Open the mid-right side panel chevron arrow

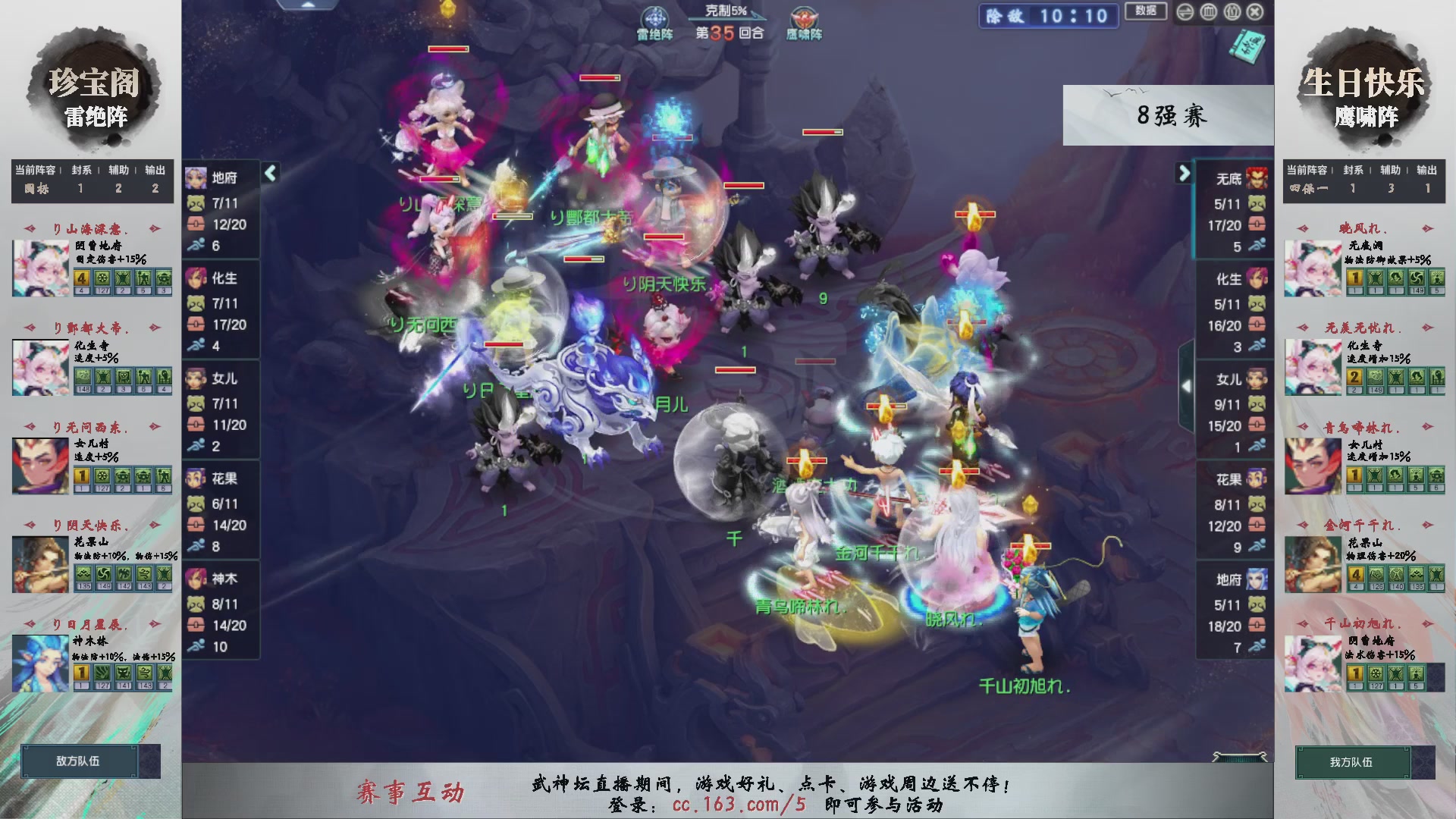(x=1188, y=384)
